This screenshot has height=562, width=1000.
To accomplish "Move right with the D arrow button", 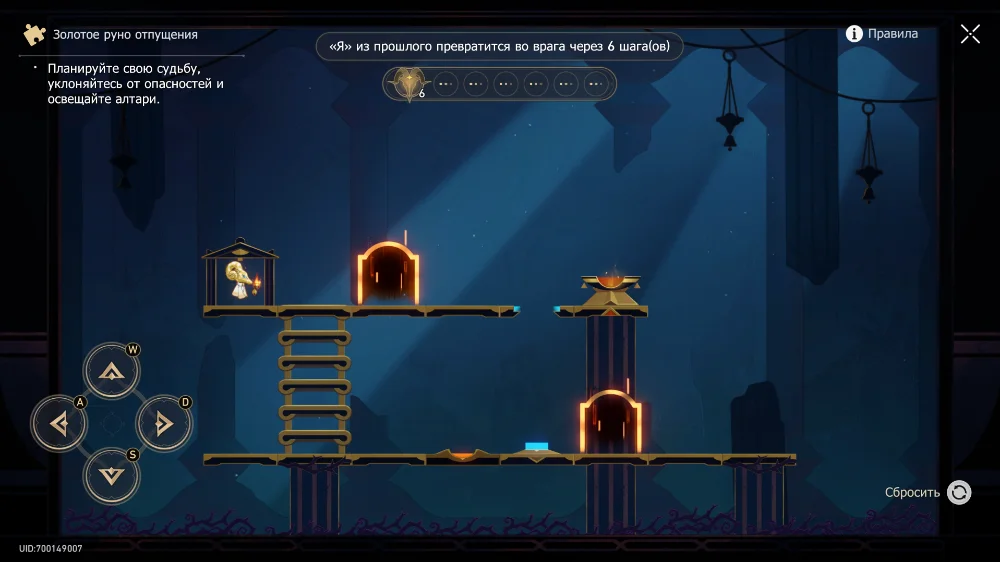I will coord(163,424).
